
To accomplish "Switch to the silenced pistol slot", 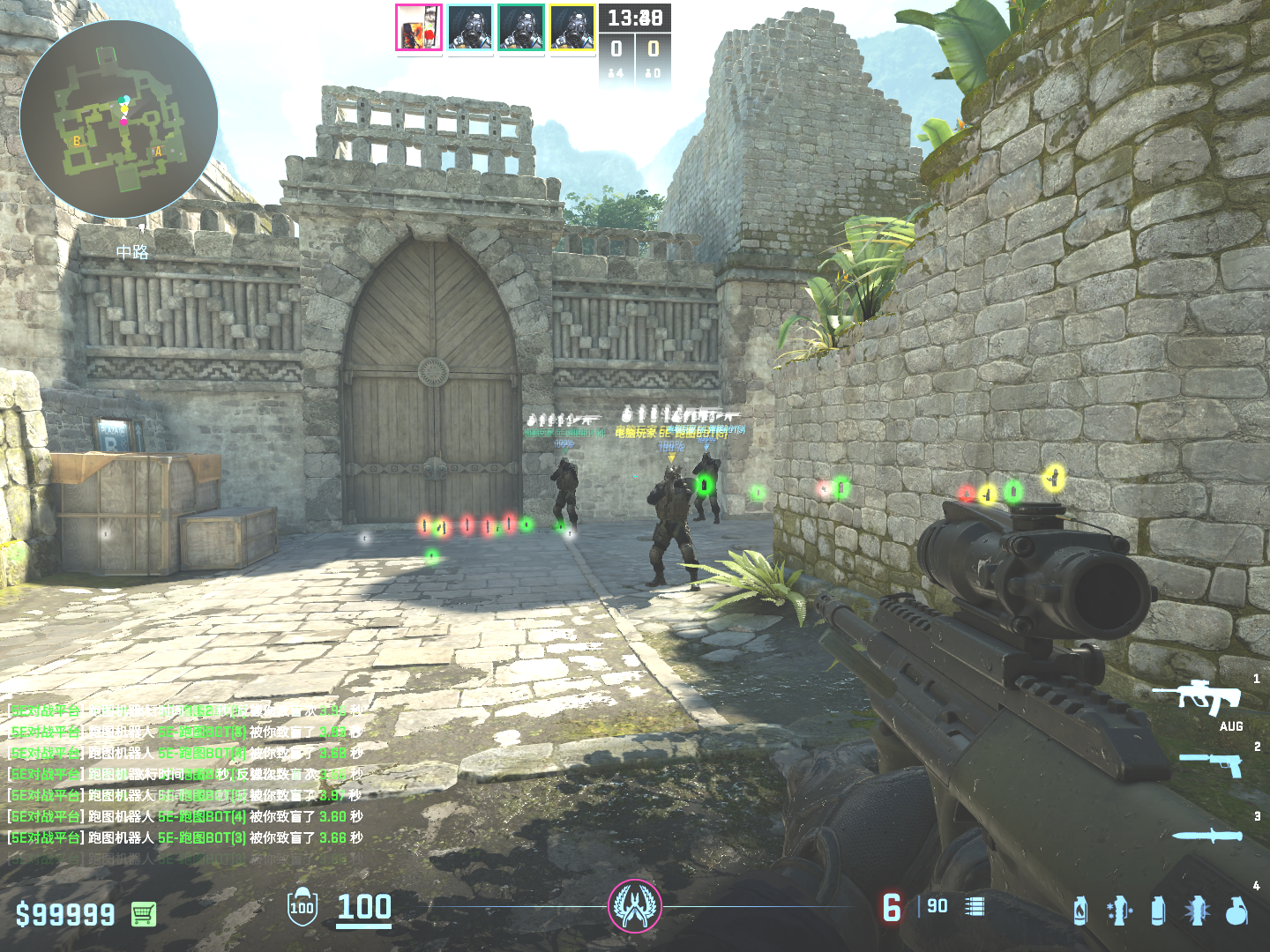I will click(1212, 763).
